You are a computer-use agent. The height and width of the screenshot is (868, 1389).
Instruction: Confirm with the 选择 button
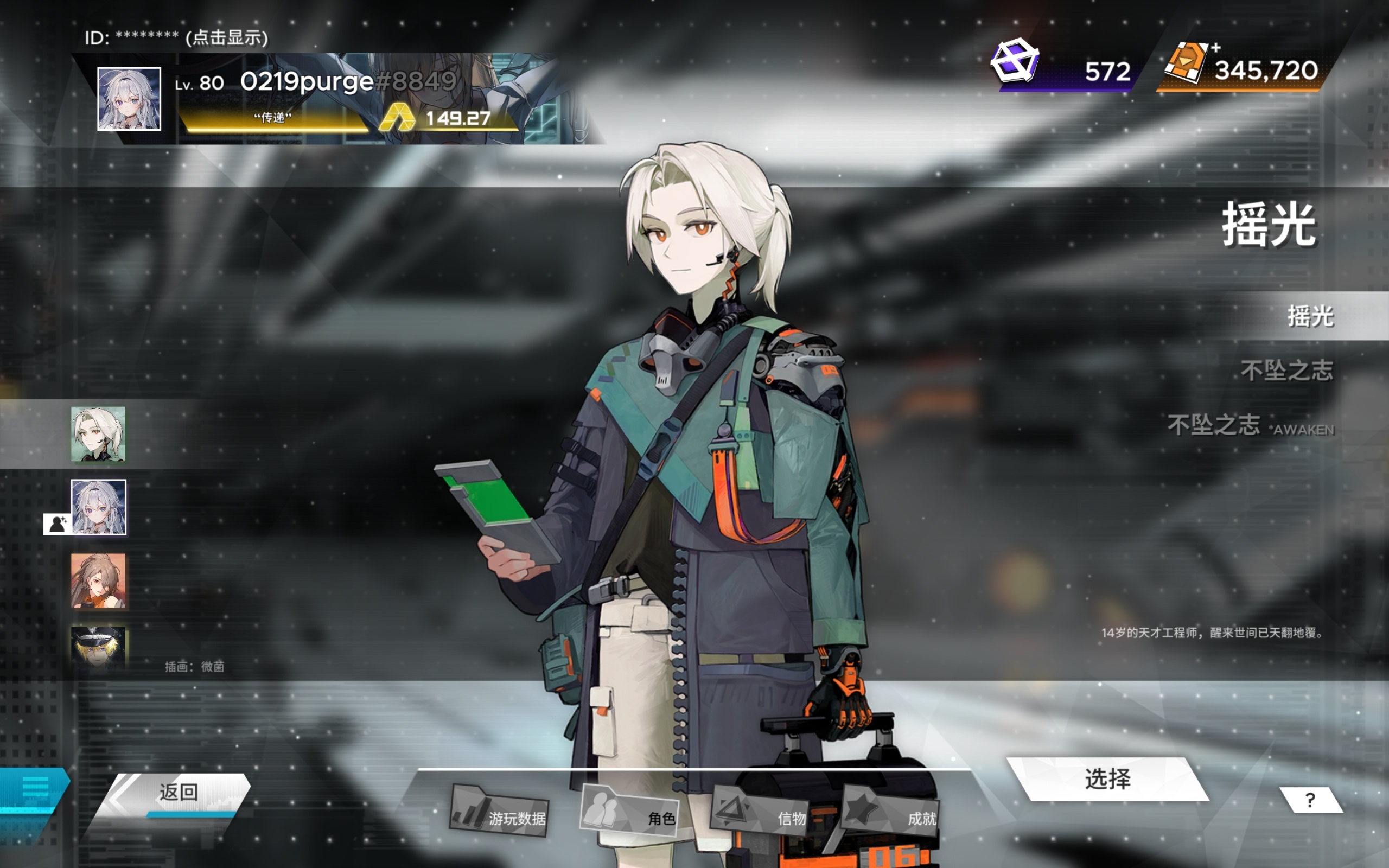1107,779
